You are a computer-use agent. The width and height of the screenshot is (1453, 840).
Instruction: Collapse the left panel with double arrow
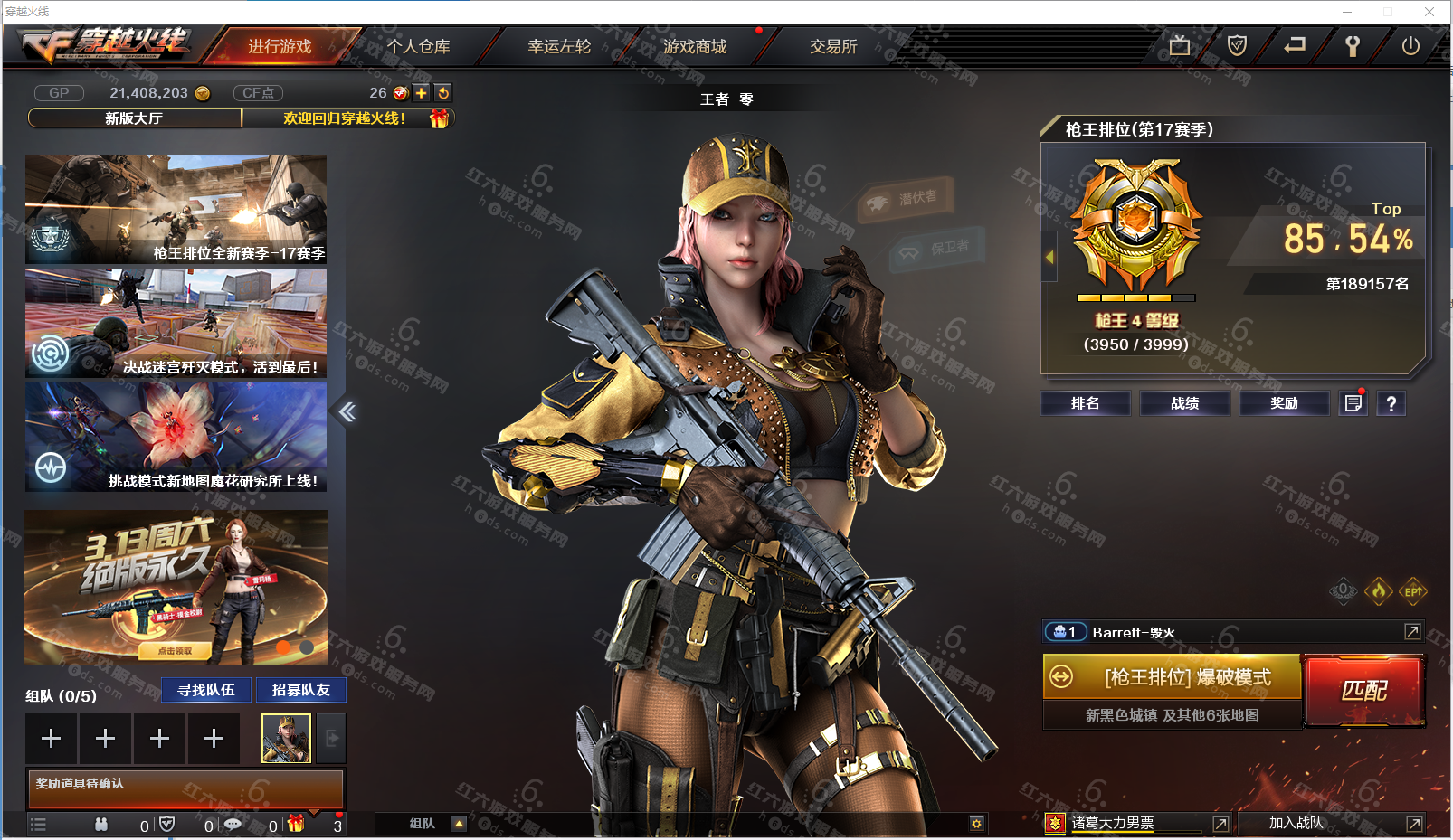[347, 412]
